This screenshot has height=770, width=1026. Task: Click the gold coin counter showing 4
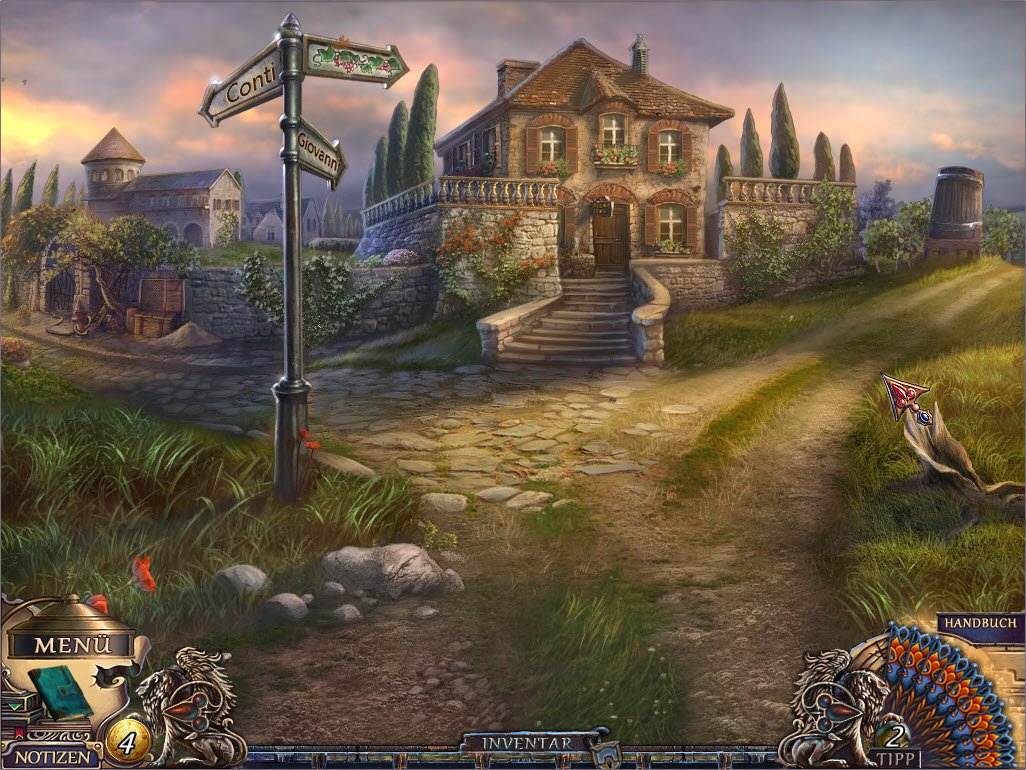point(127,742)
